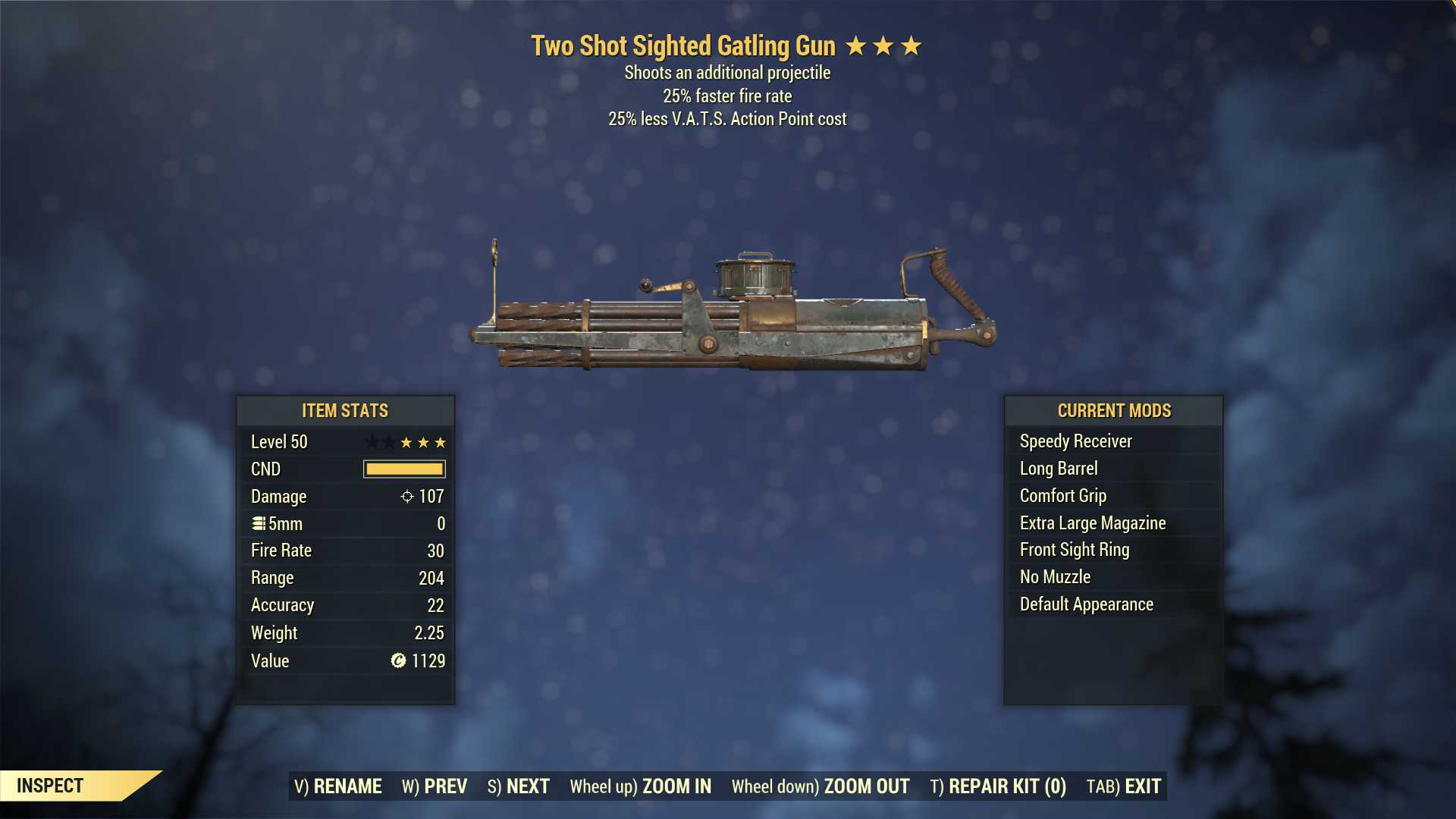Expand the CURRENT MODS panel header
The height and width of the screenshot is (819, 1456).
coord(1113,410)
